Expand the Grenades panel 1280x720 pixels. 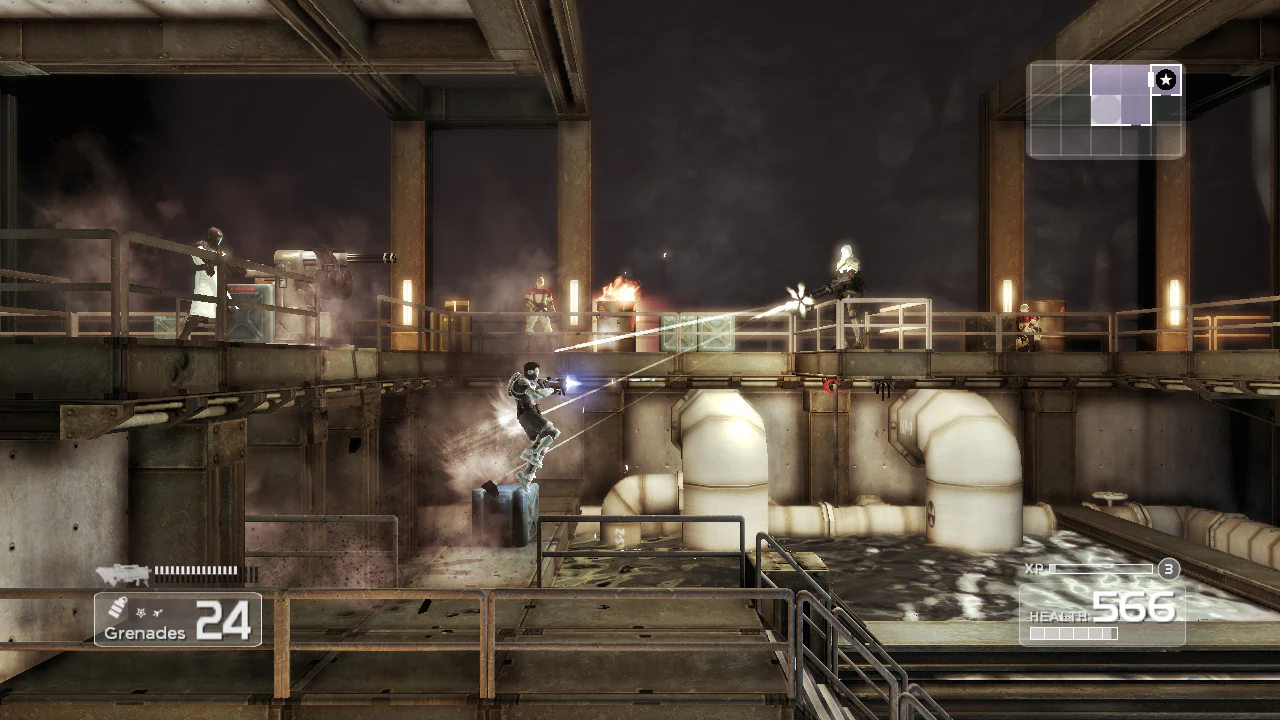[x=177, y=618]
